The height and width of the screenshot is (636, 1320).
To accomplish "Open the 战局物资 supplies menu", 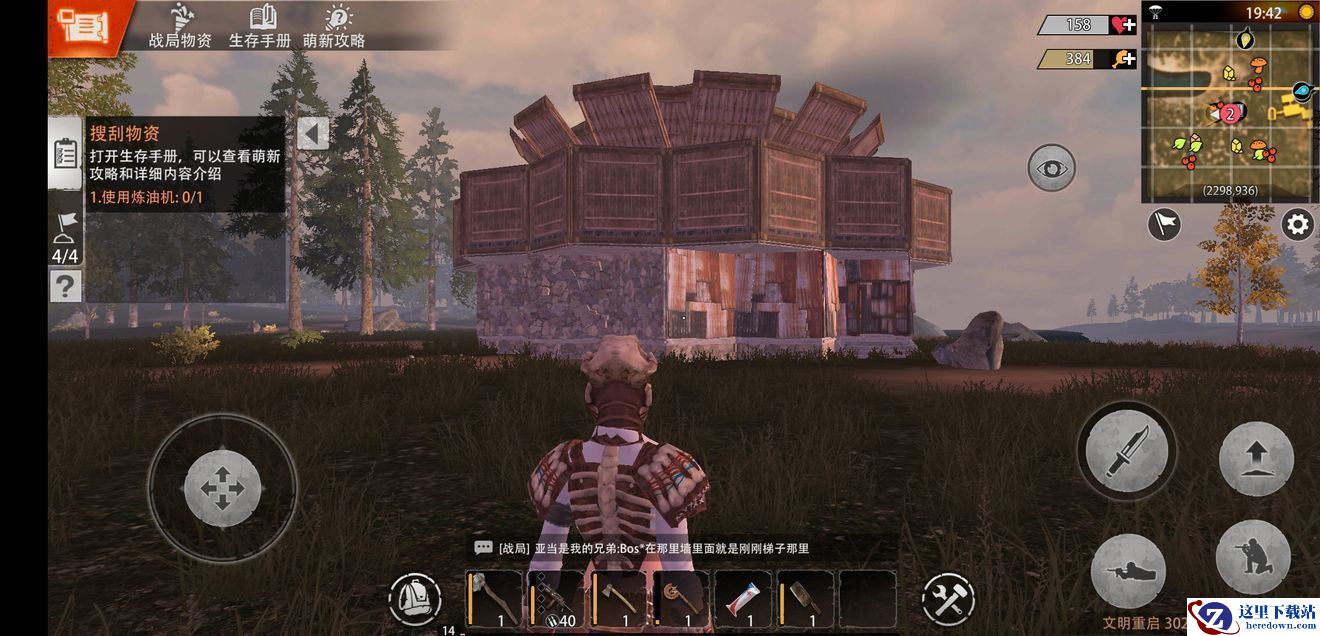I will 180,26.
